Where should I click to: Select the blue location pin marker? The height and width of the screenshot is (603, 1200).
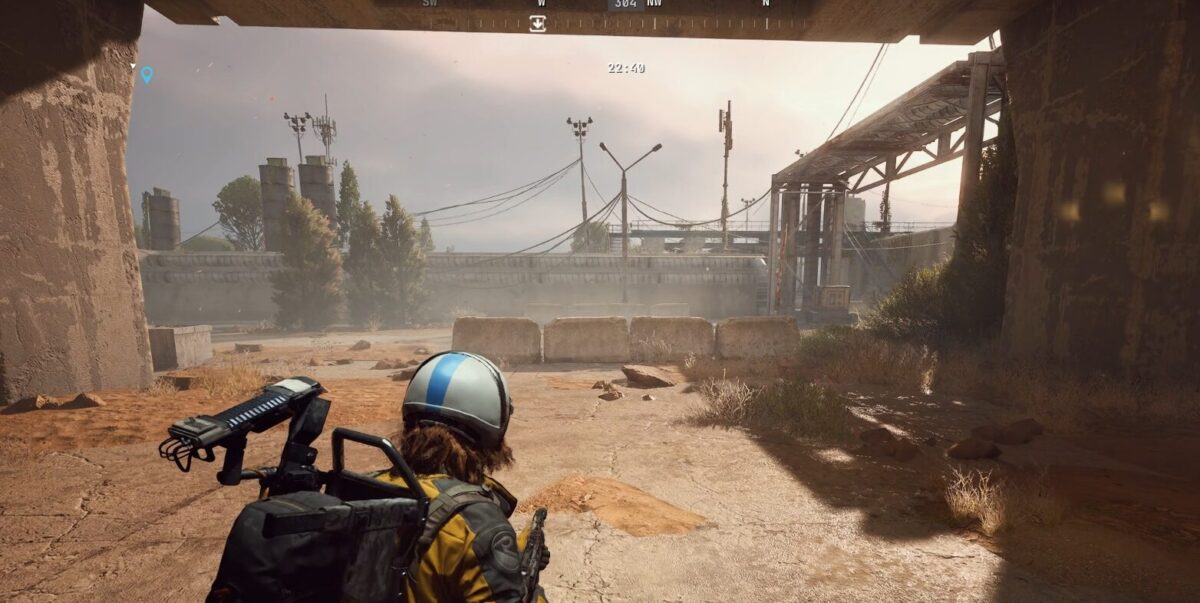pos(147,74)
